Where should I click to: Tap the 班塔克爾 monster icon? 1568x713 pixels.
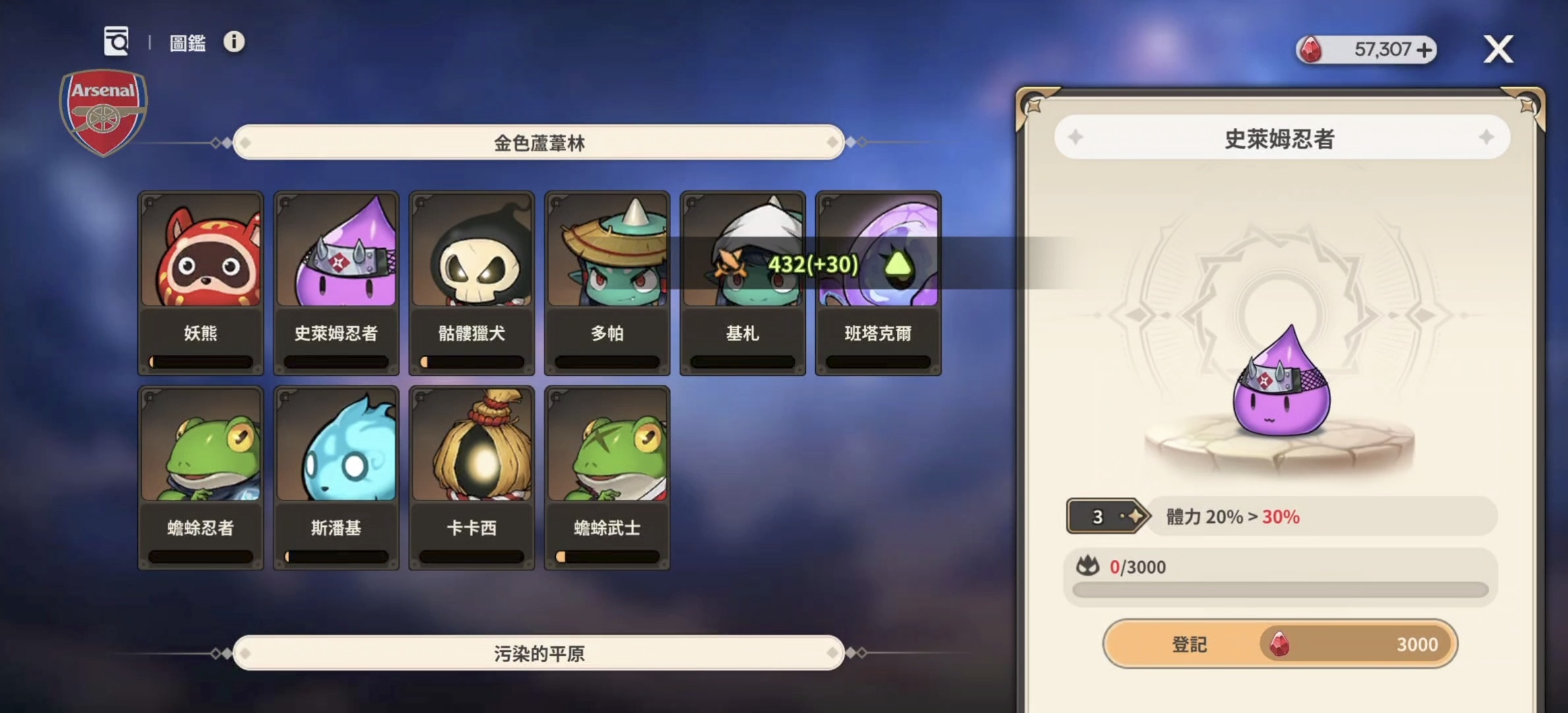(877, 253)
